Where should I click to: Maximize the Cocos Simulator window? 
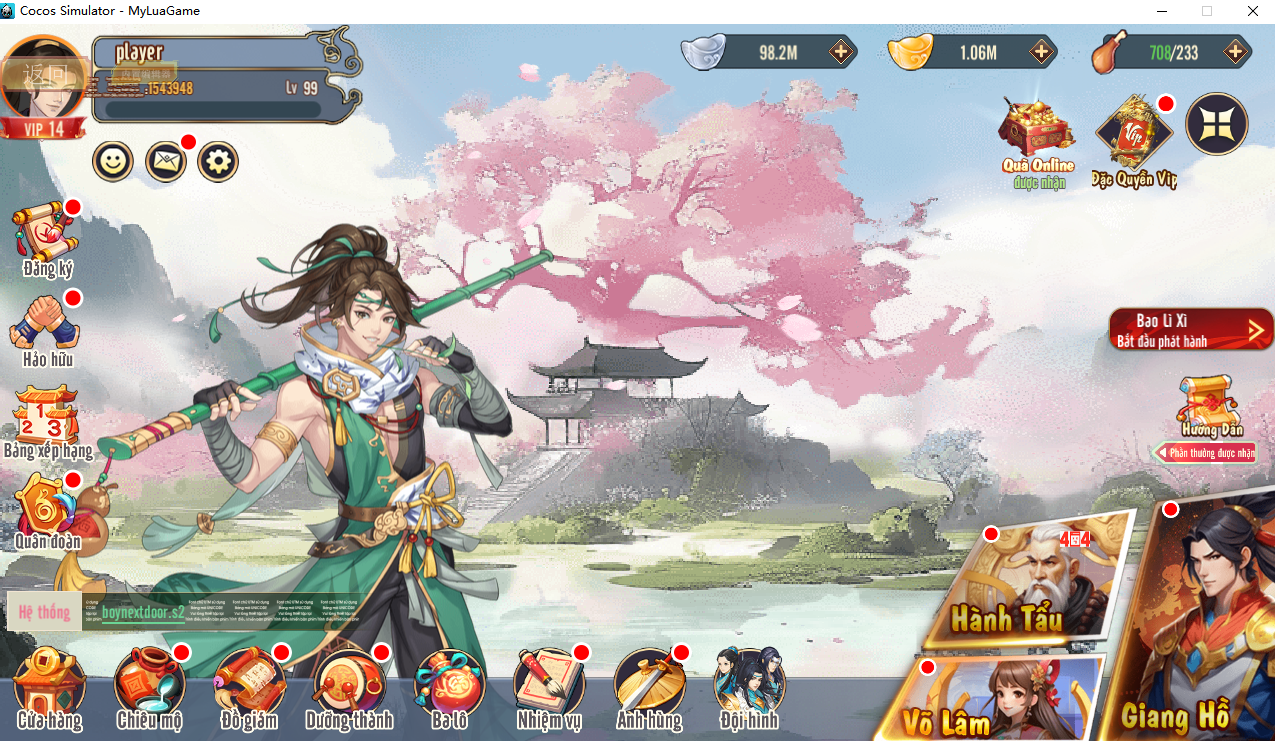1207,11
